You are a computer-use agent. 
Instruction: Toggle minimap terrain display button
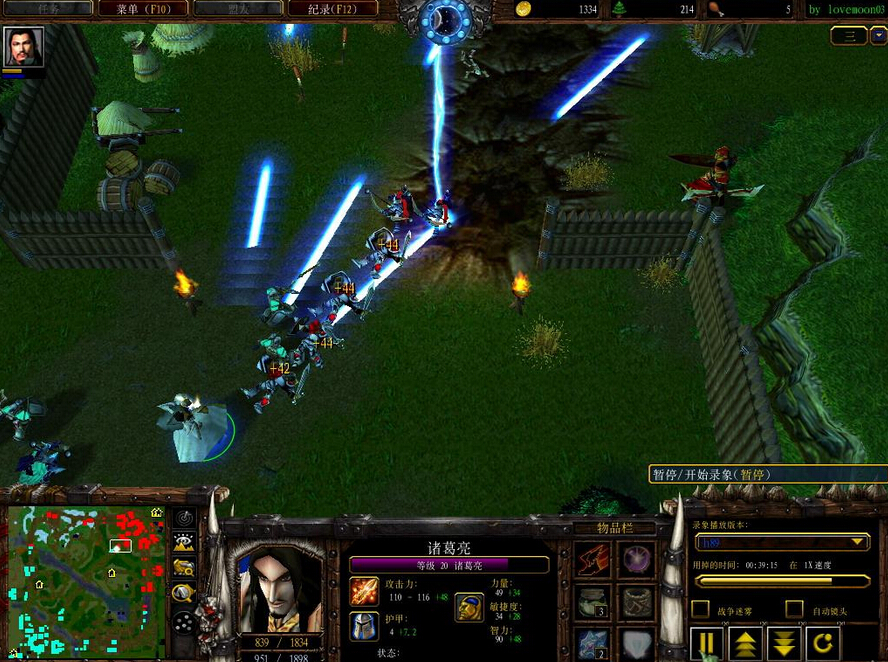[184, 542]
